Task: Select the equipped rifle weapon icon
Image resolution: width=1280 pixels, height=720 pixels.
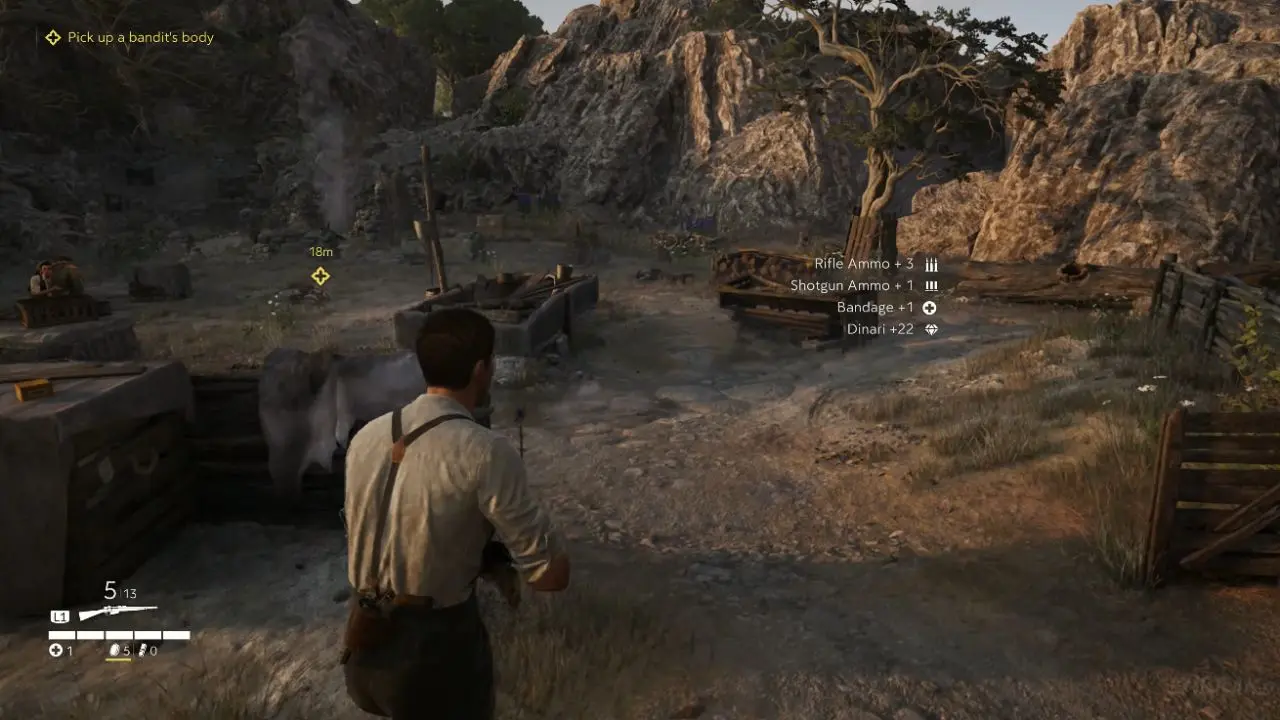Action: (x=118, y=612)
